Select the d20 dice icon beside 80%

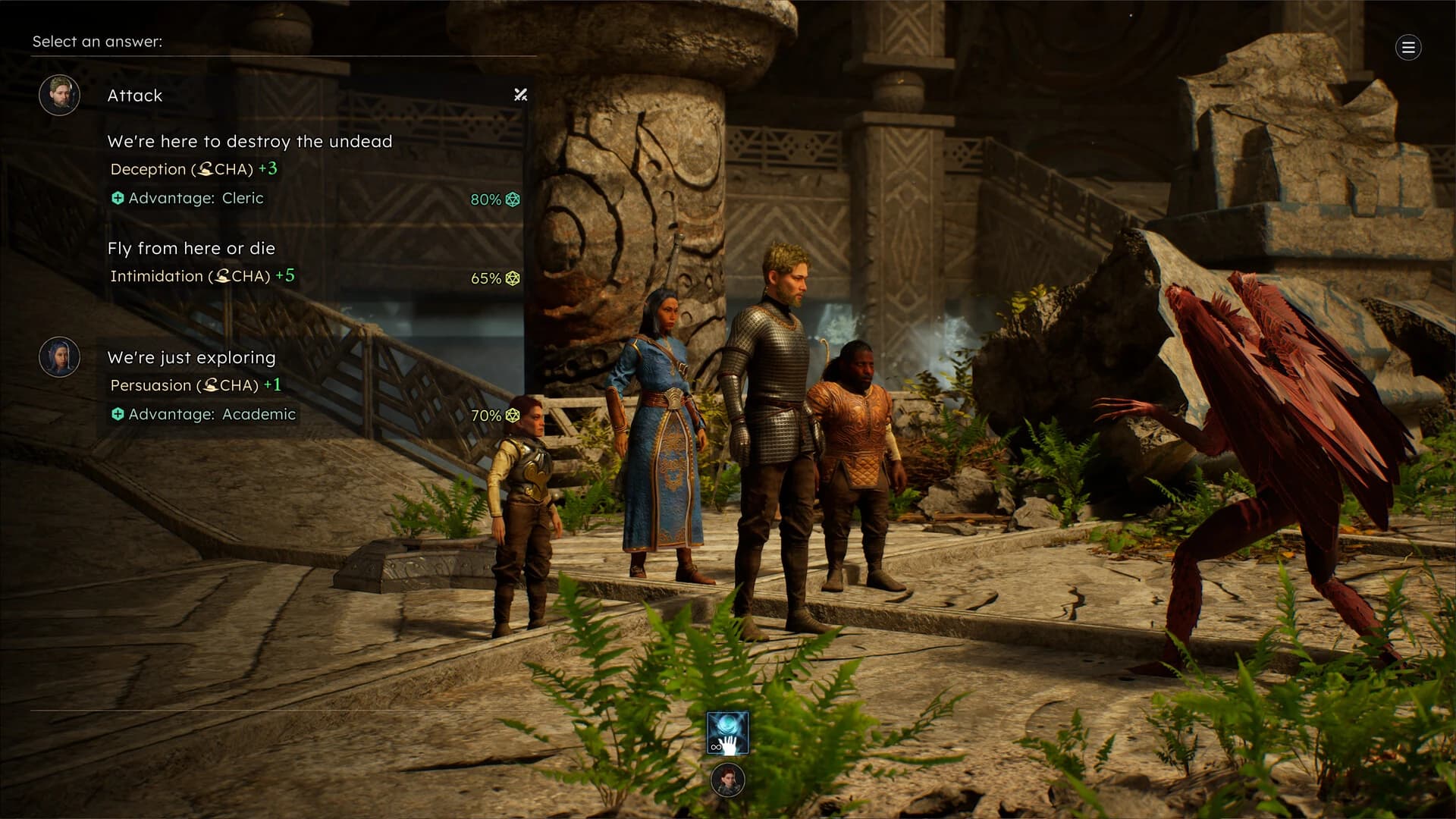coord(513,199)
